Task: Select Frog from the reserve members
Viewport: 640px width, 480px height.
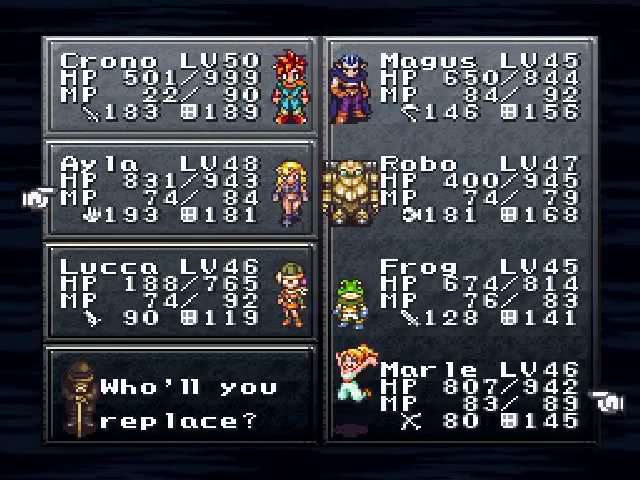Action: [460, 294]
